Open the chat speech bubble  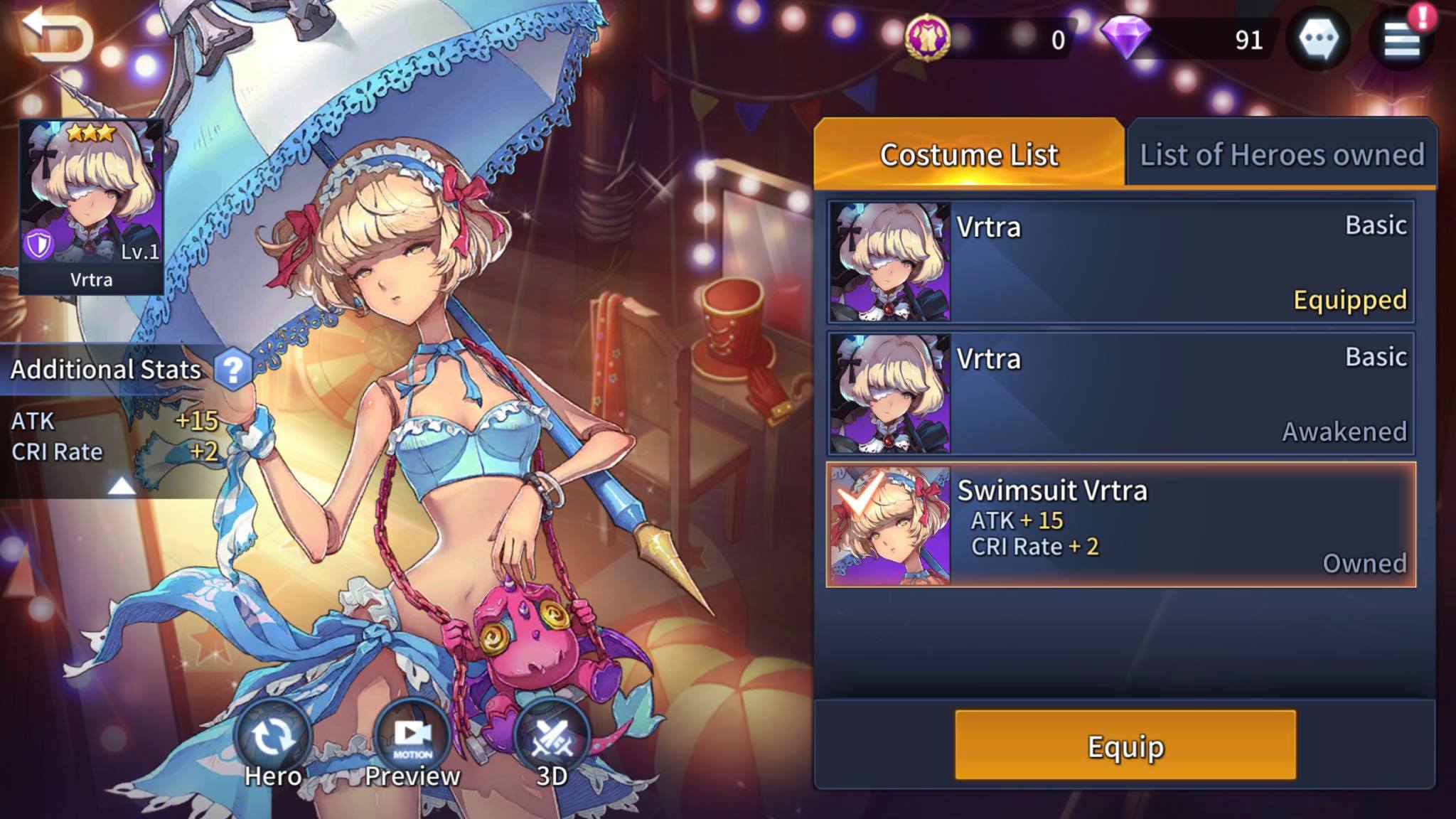(1318, 39)
